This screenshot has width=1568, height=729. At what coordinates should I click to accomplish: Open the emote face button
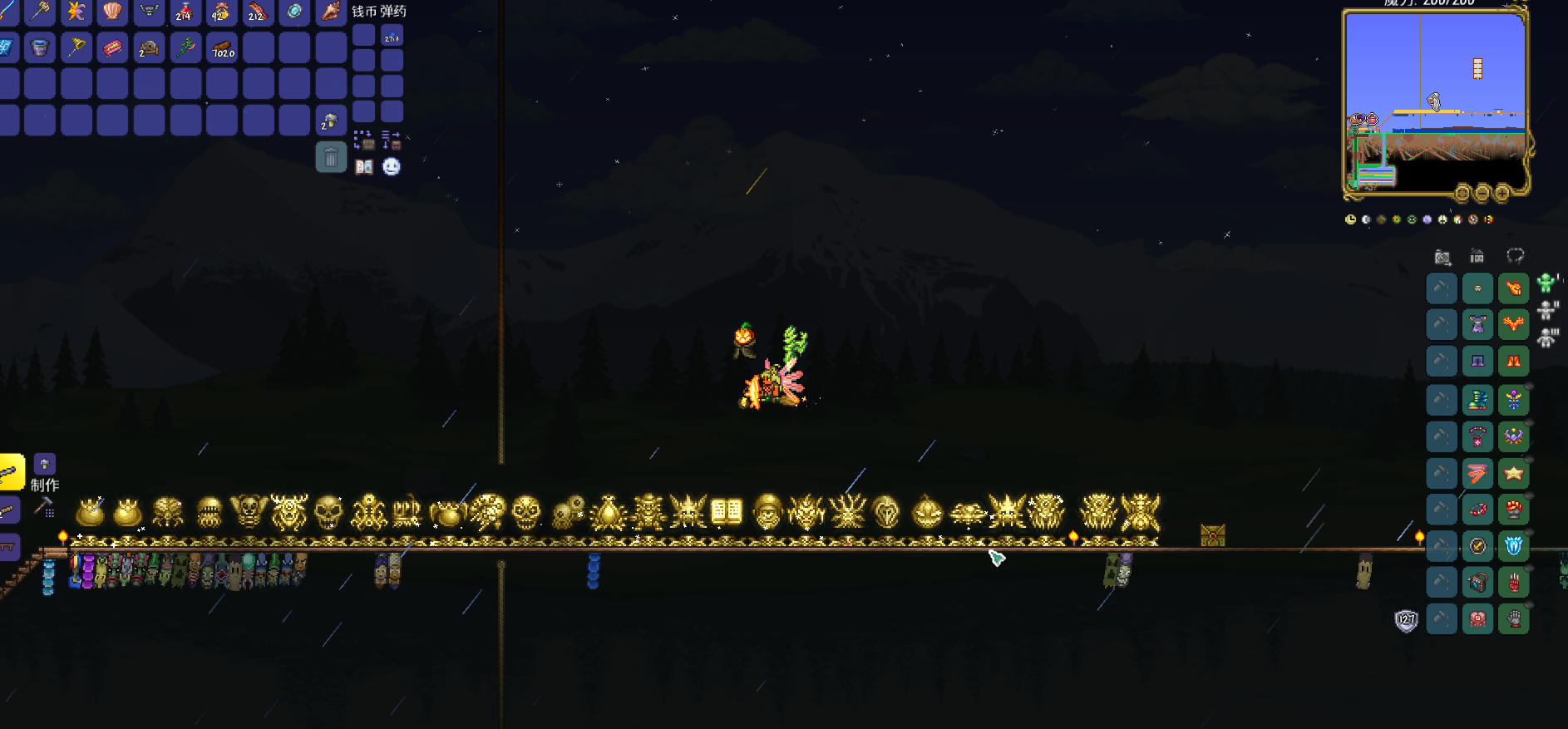(392, 167)
